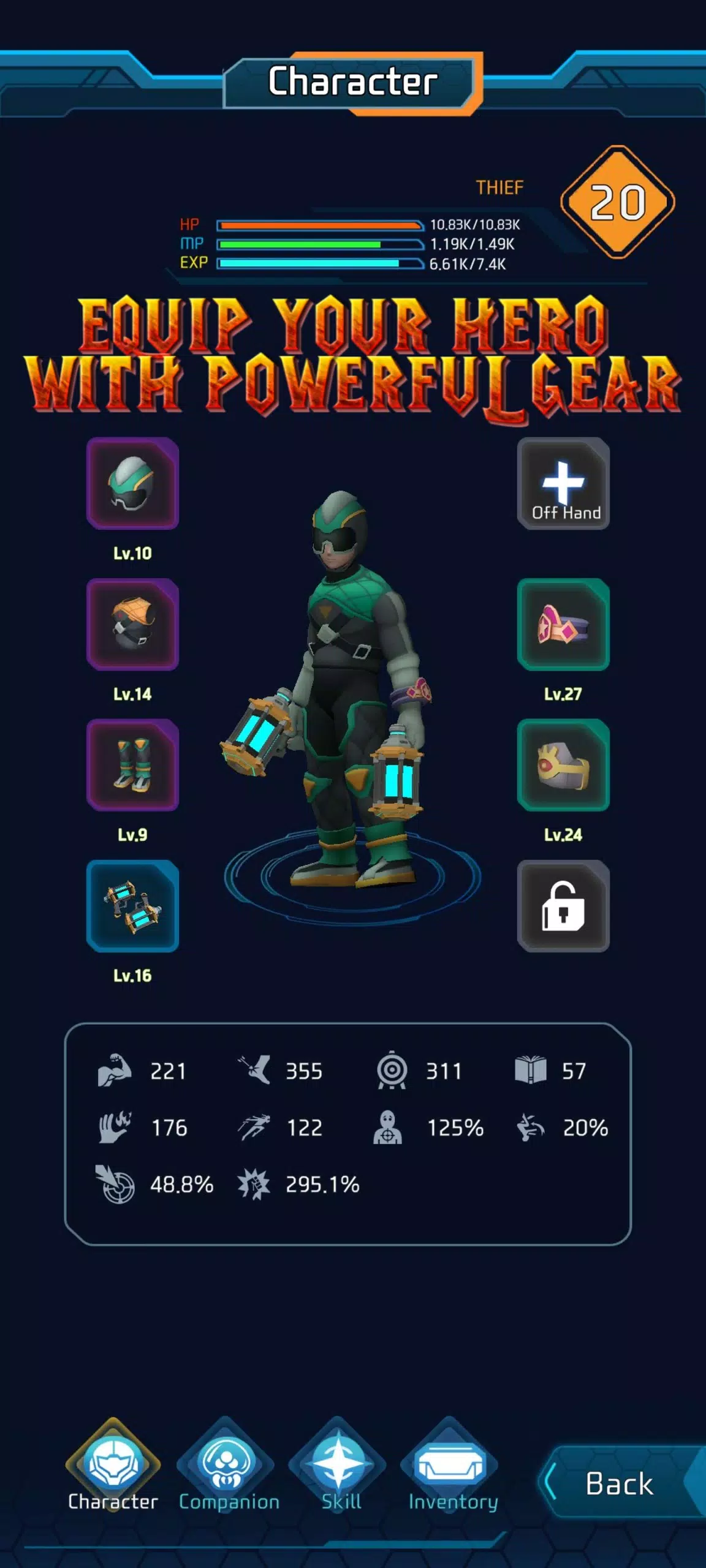
Task: Tap the empty Off Hand slot
Action: click(x=563, y=483)
